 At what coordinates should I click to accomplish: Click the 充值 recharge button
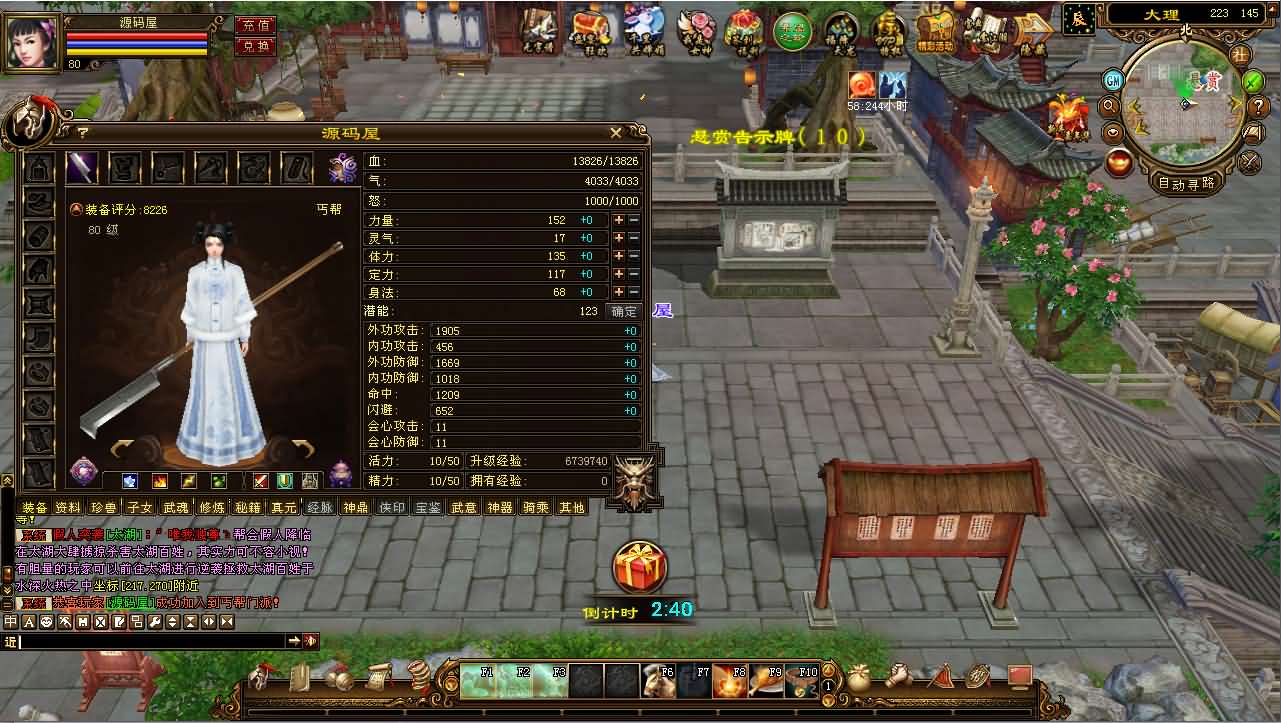[255, 26]
